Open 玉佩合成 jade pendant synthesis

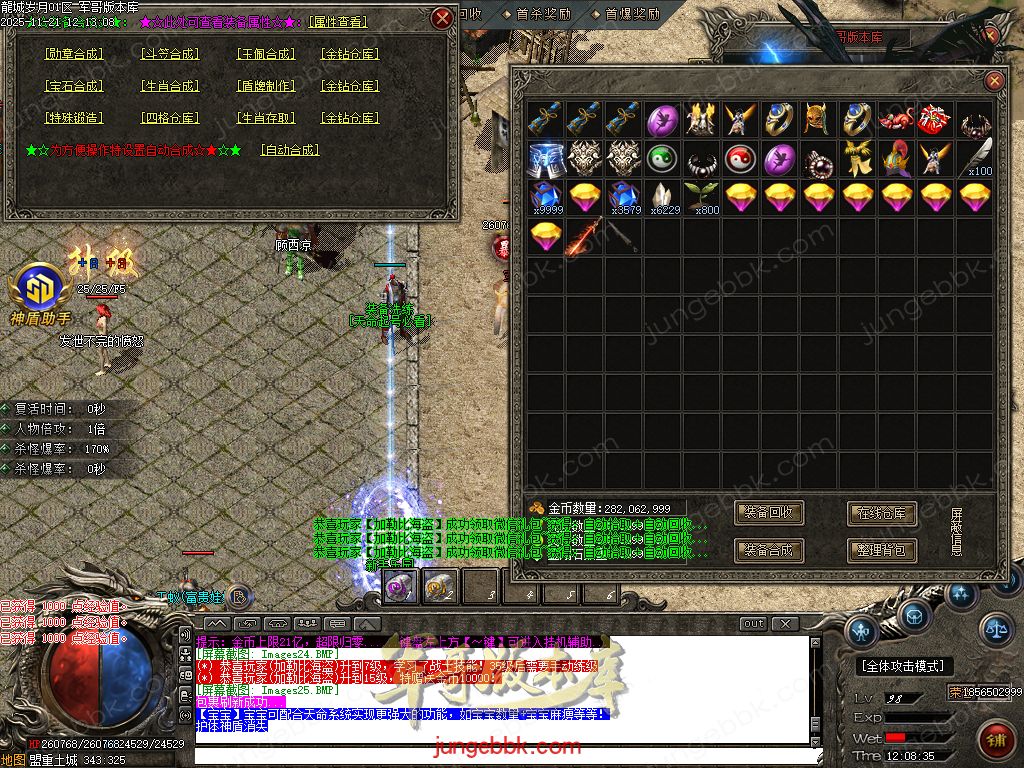pos(266,54)
